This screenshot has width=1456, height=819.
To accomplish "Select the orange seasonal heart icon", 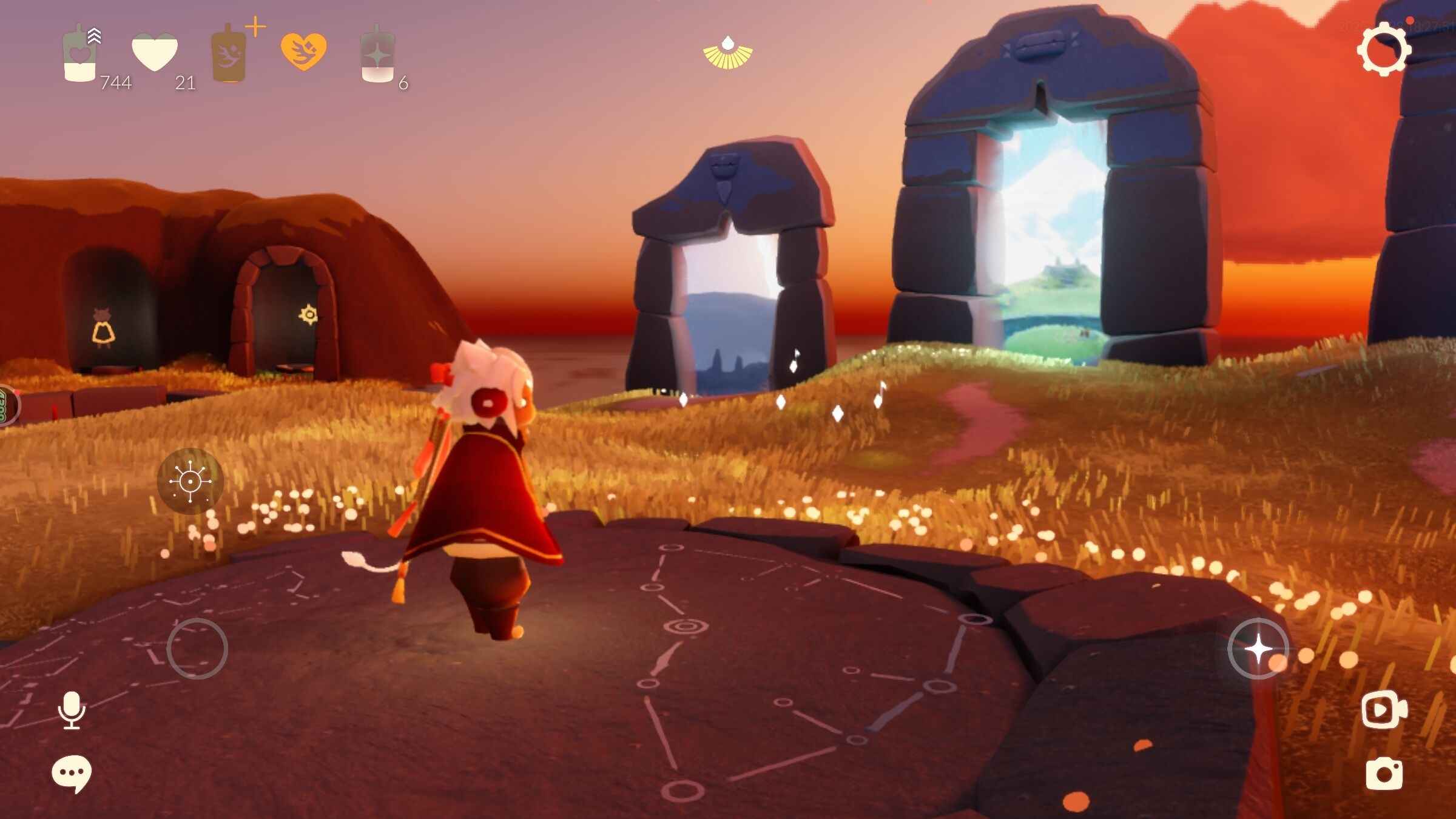I will pos(303,51).
